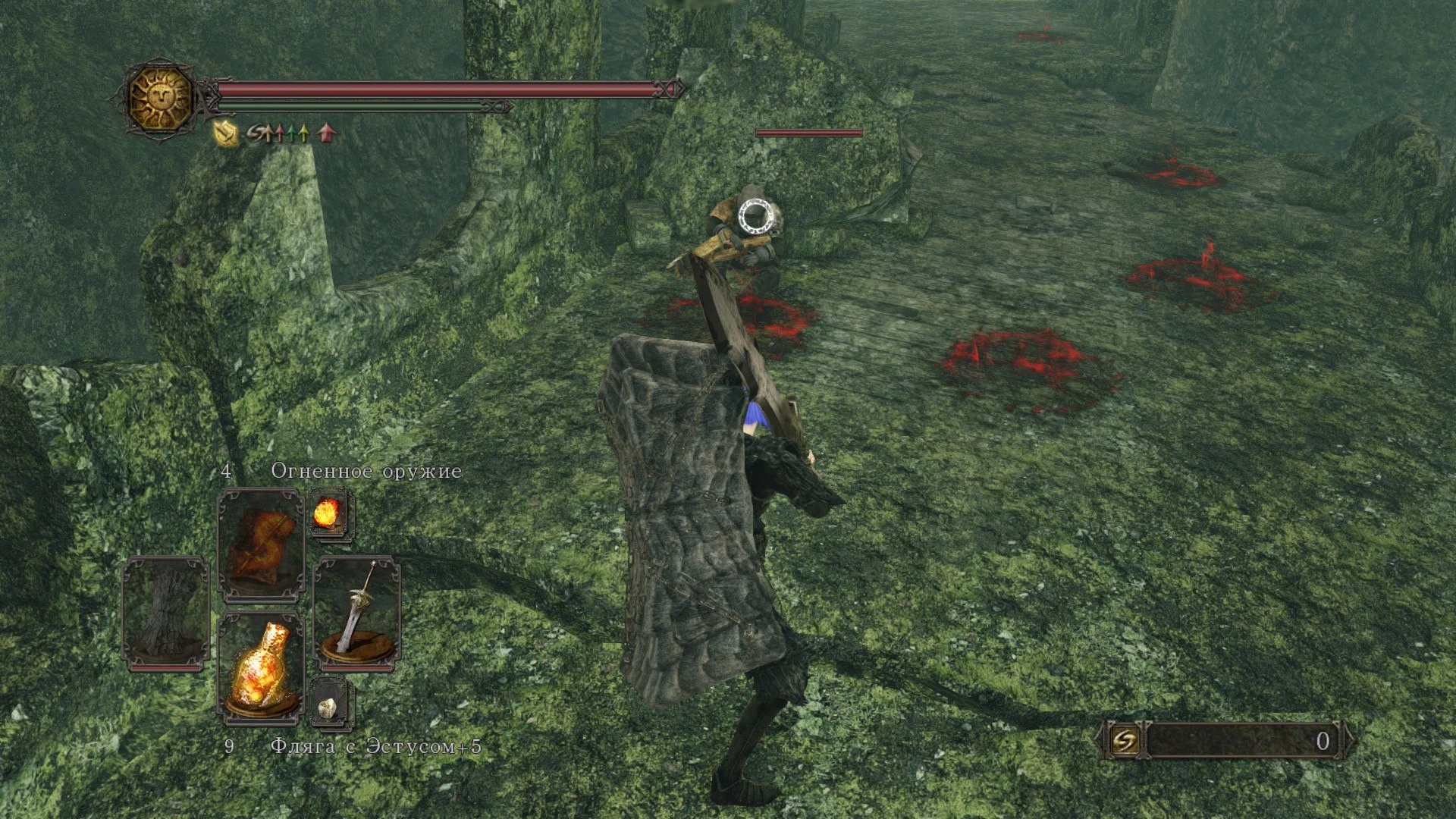Inspect the glowing gold shield buff icon
The width and height of the screenshot is (1456, 819).
pos(227,134)
